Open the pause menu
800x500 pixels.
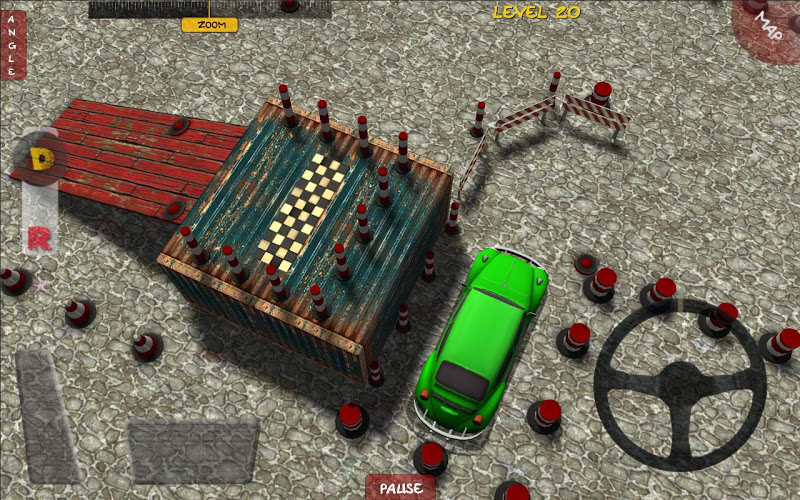(x=400, y=488)
